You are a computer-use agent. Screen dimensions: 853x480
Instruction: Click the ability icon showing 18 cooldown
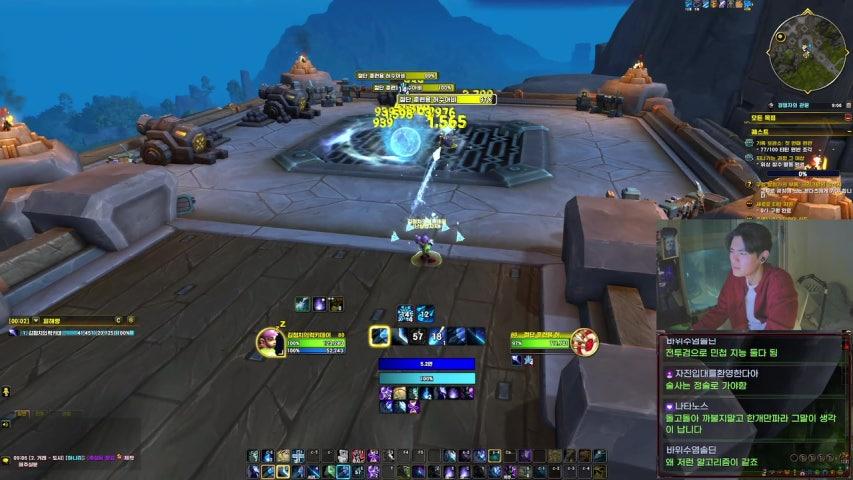click(x=437, y=337)
